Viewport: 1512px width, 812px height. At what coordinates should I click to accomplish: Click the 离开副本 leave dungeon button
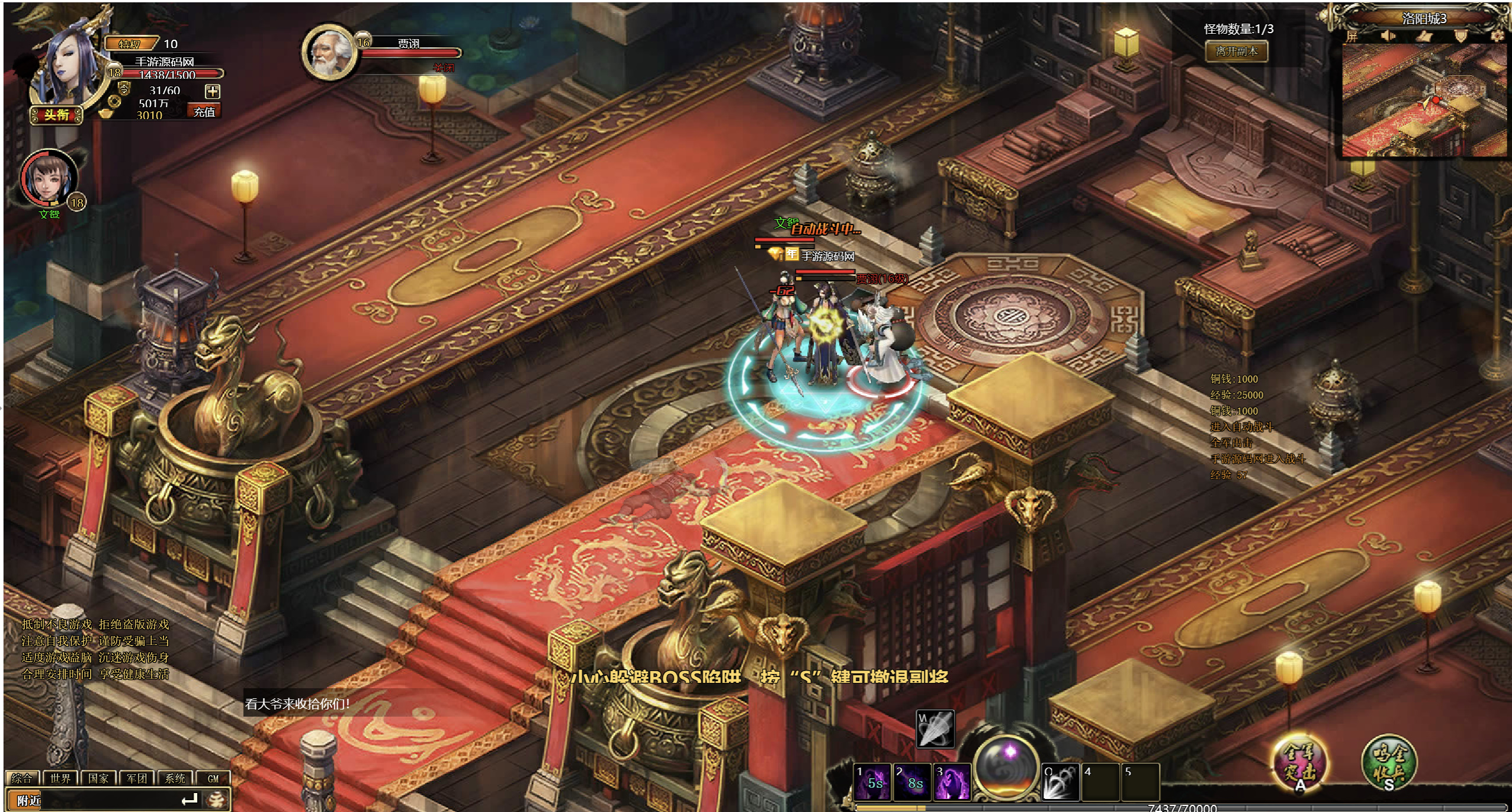[1236, 52]
